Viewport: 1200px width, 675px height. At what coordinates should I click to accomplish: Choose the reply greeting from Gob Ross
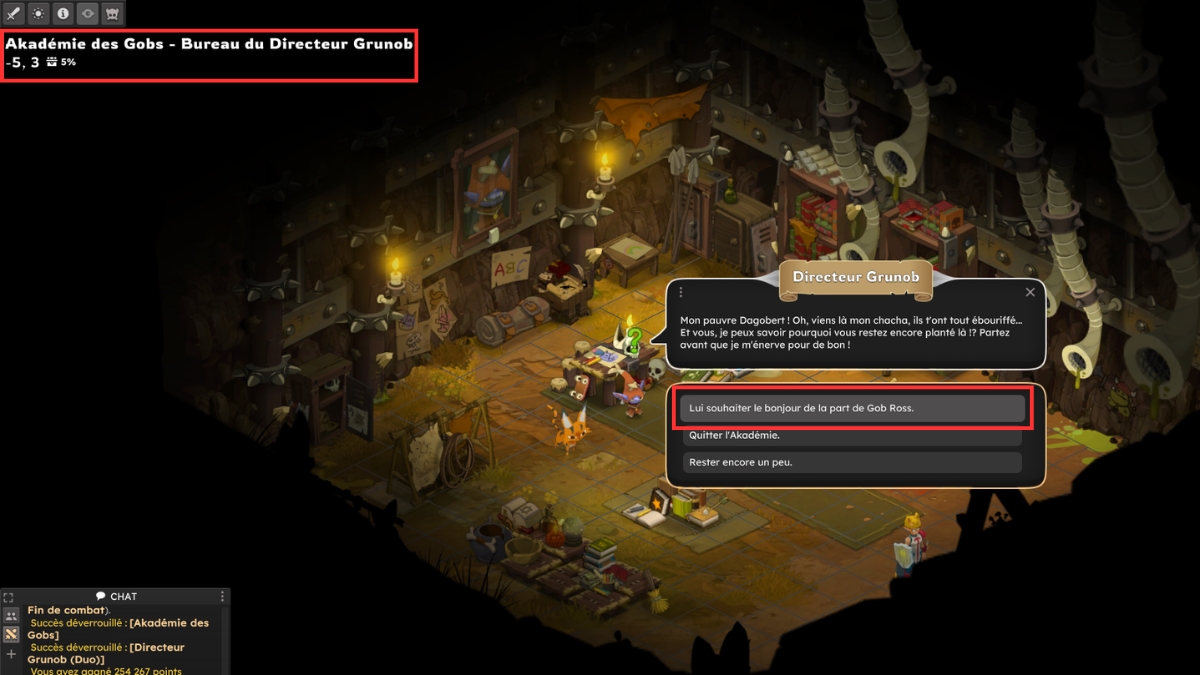(x=851, y=408)
